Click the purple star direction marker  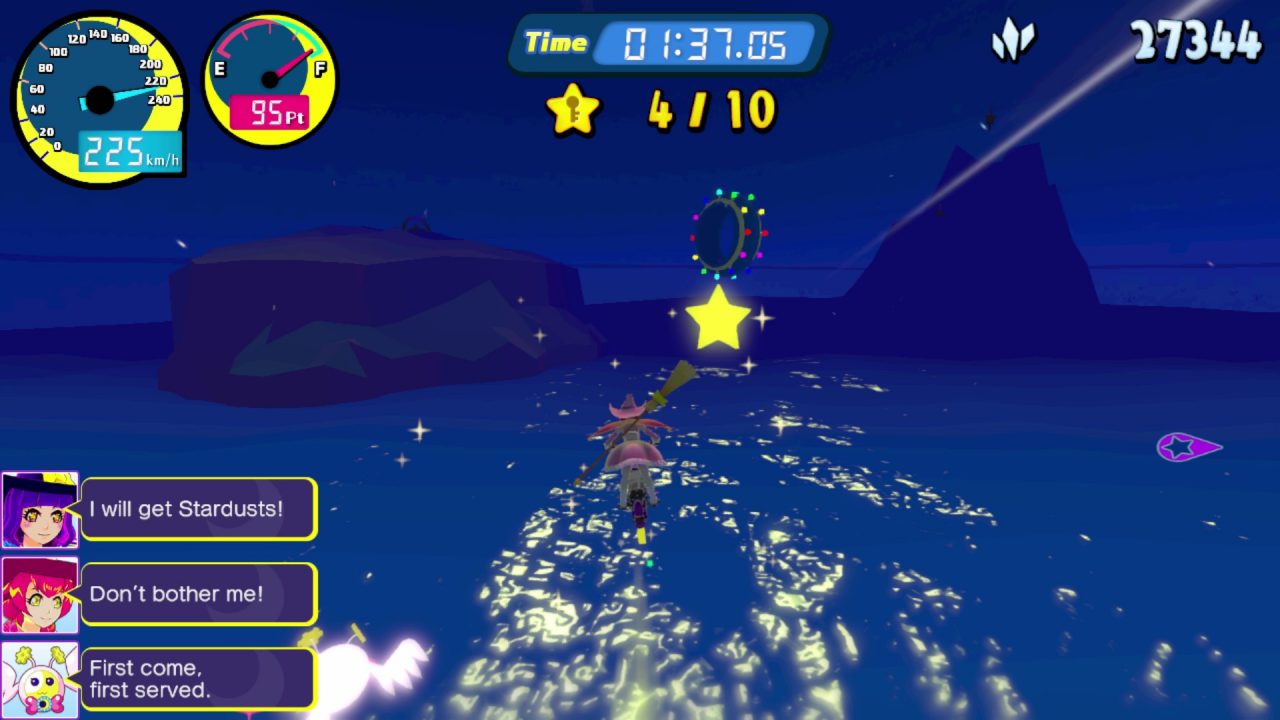[x=1187, y=447]
